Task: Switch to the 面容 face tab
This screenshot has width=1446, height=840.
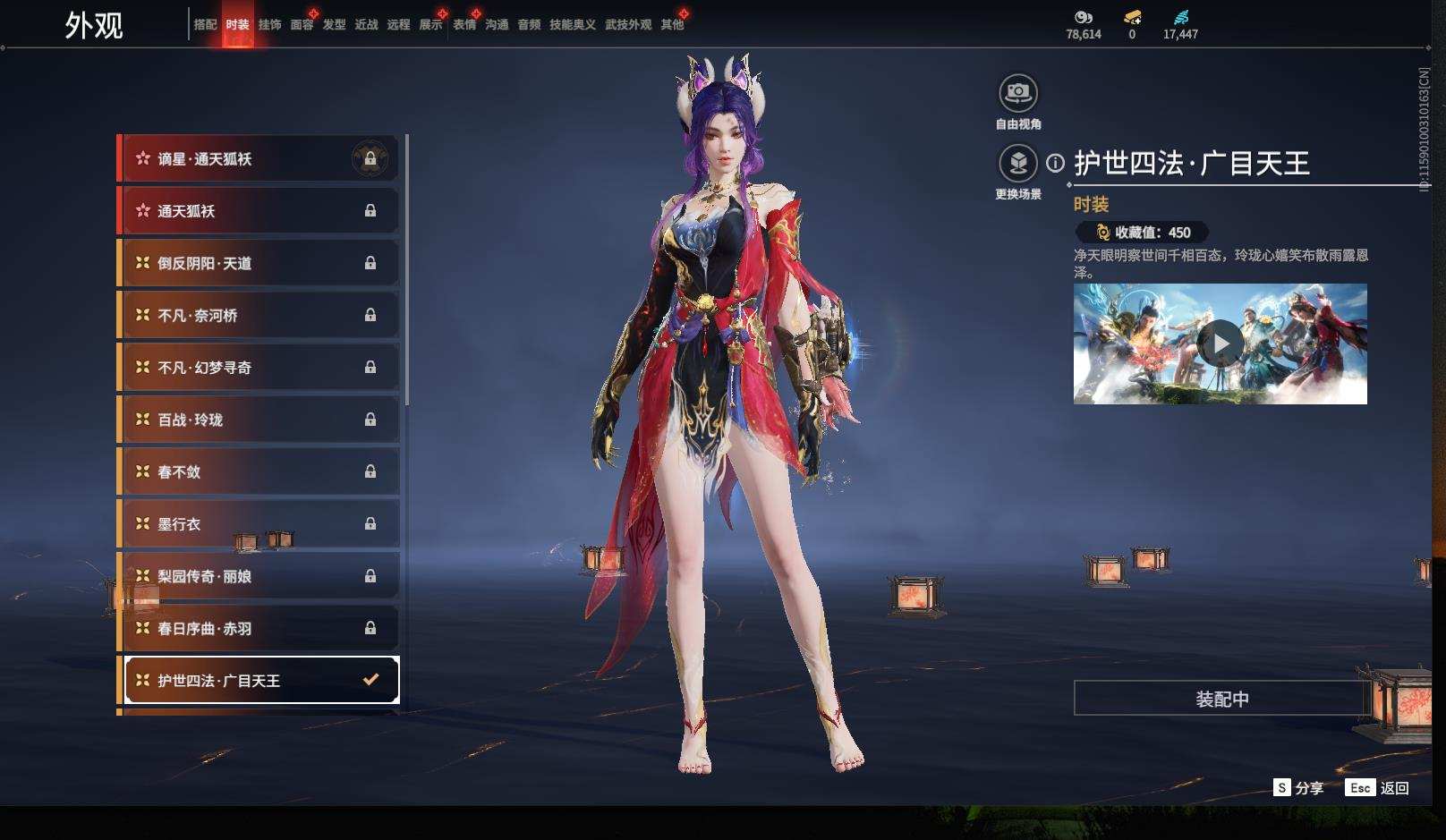Action: click(x=302, y=25)
